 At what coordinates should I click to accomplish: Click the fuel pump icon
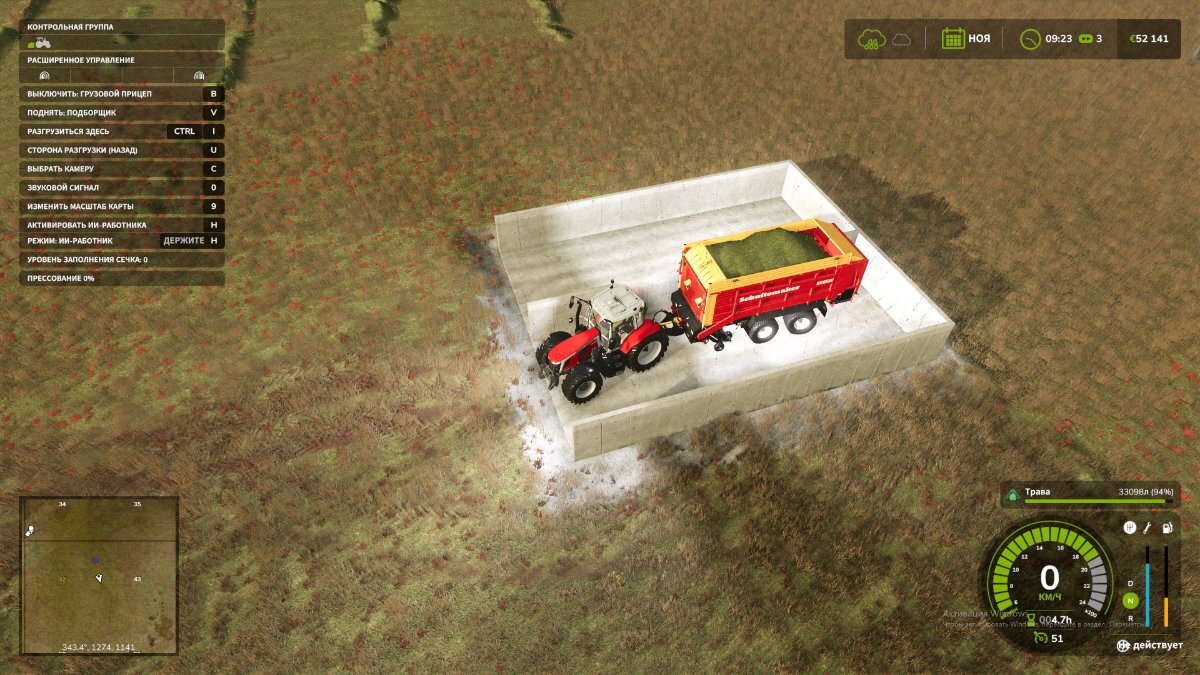[x=1167, y=528]
